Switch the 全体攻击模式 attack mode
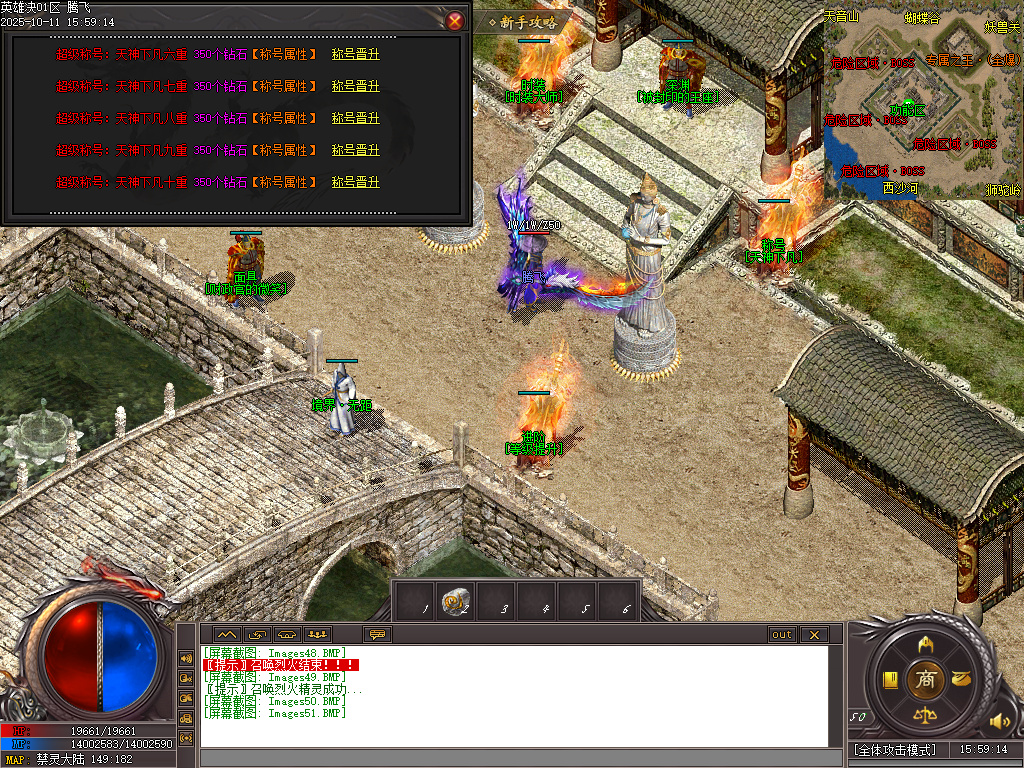This screenshot has width=1024, height=768. coord(895,749)
